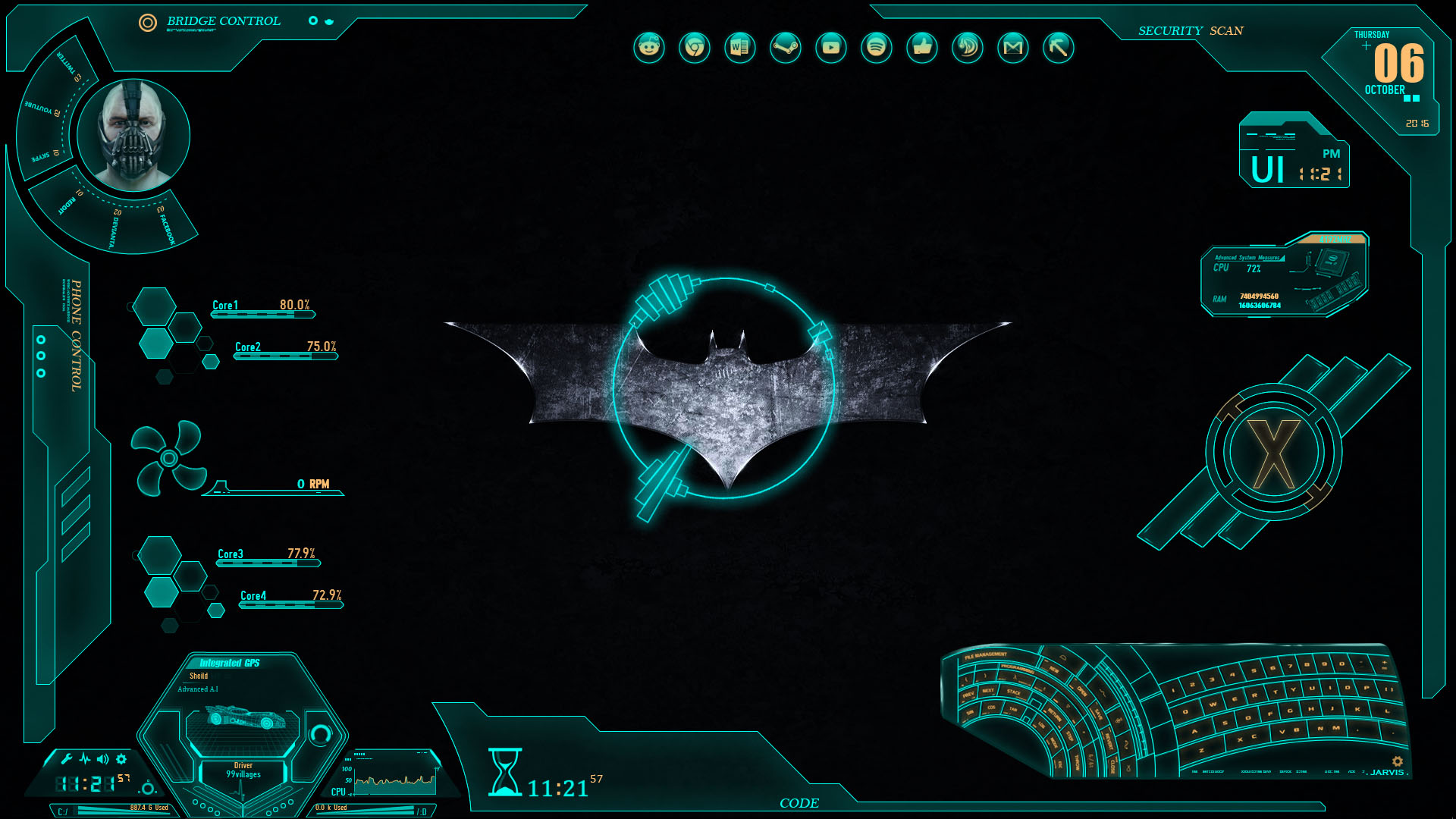Viewport: 1456px width, 819px height.
Task: Open the Skype entry in the radial menu
Action: pos(43,155)
